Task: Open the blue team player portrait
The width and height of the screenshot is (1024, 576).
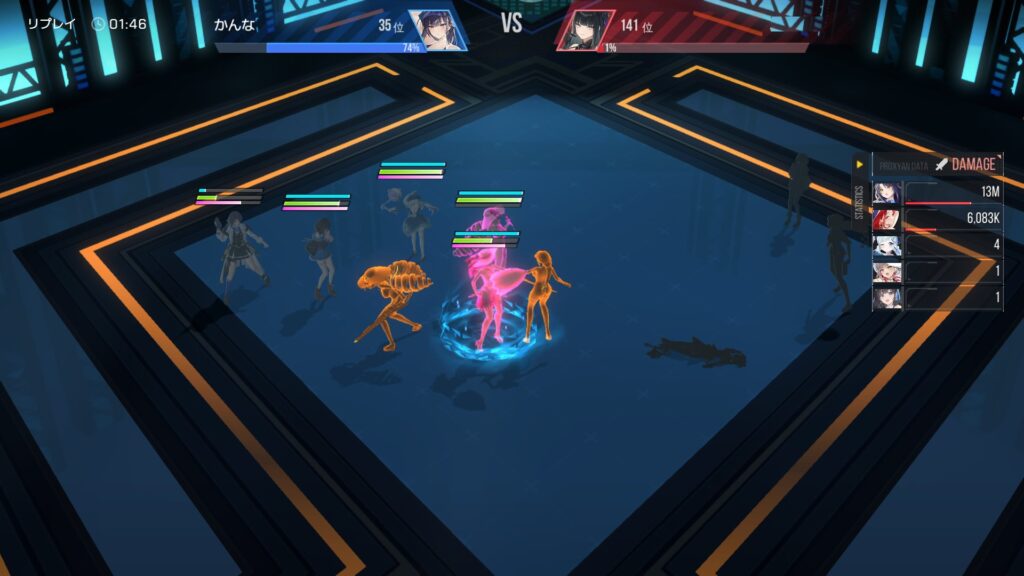Action: click(439, 30)
